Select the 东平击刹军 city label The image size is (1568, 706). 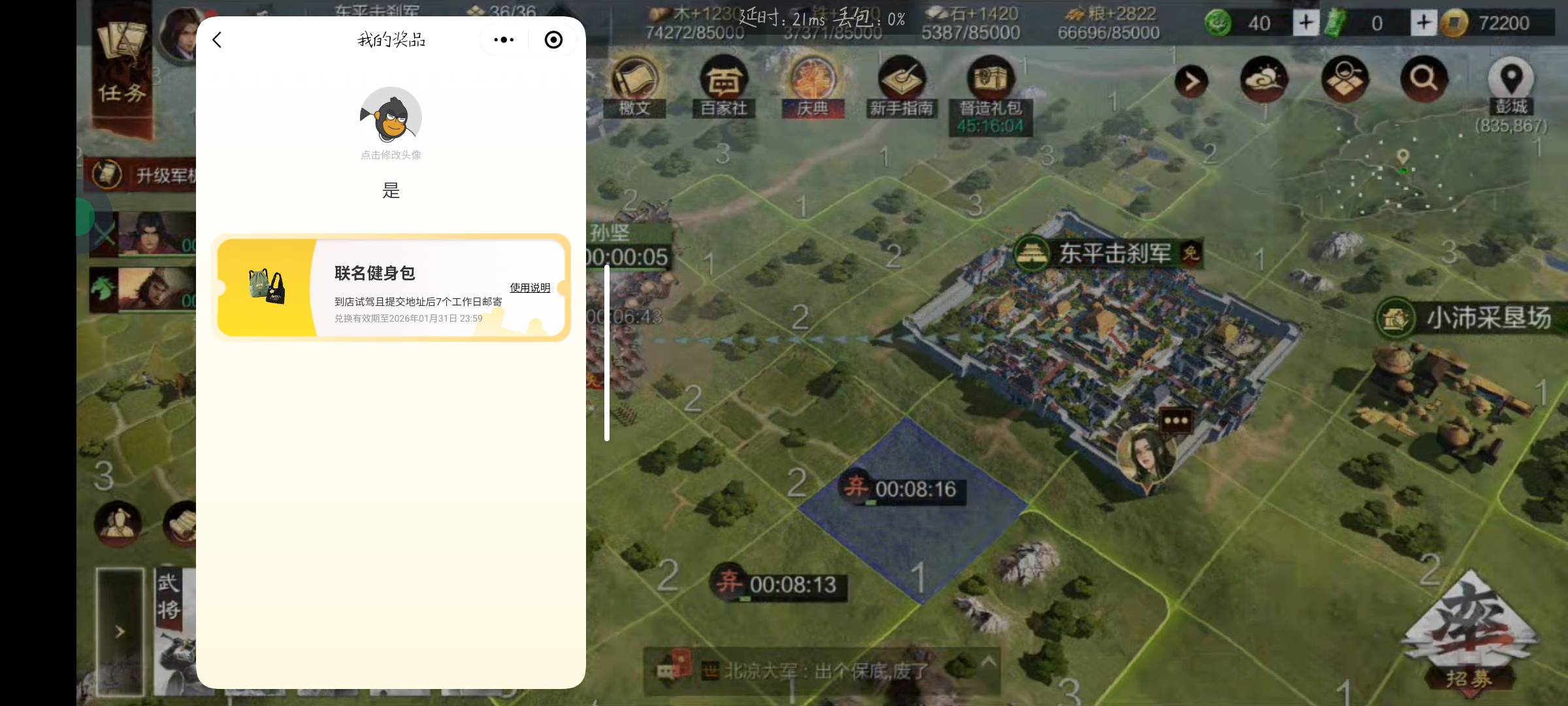[1113, 254]
